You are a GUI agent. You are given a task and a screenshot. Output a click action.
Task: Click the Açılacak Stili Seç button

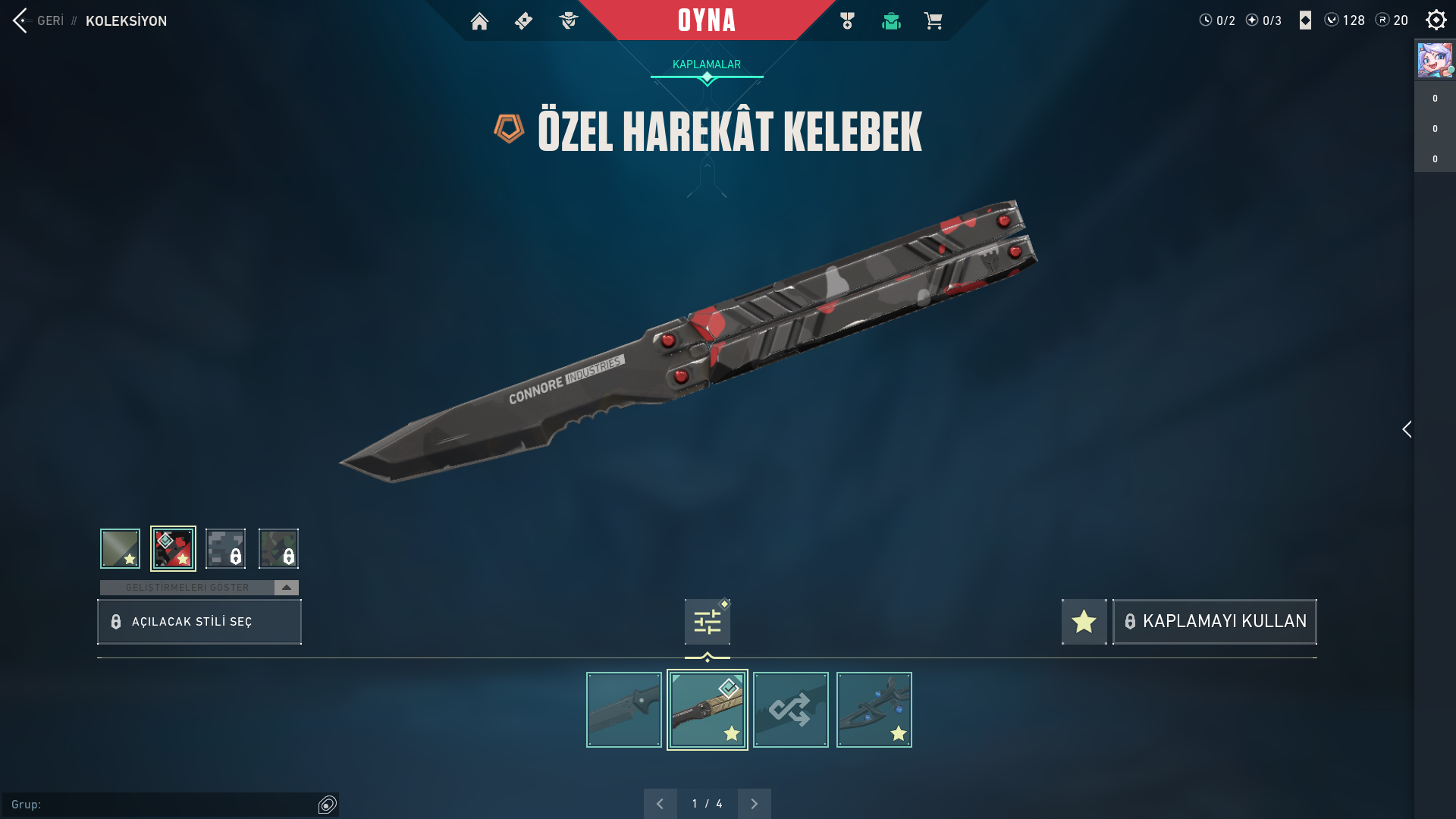tap(199, 622)
